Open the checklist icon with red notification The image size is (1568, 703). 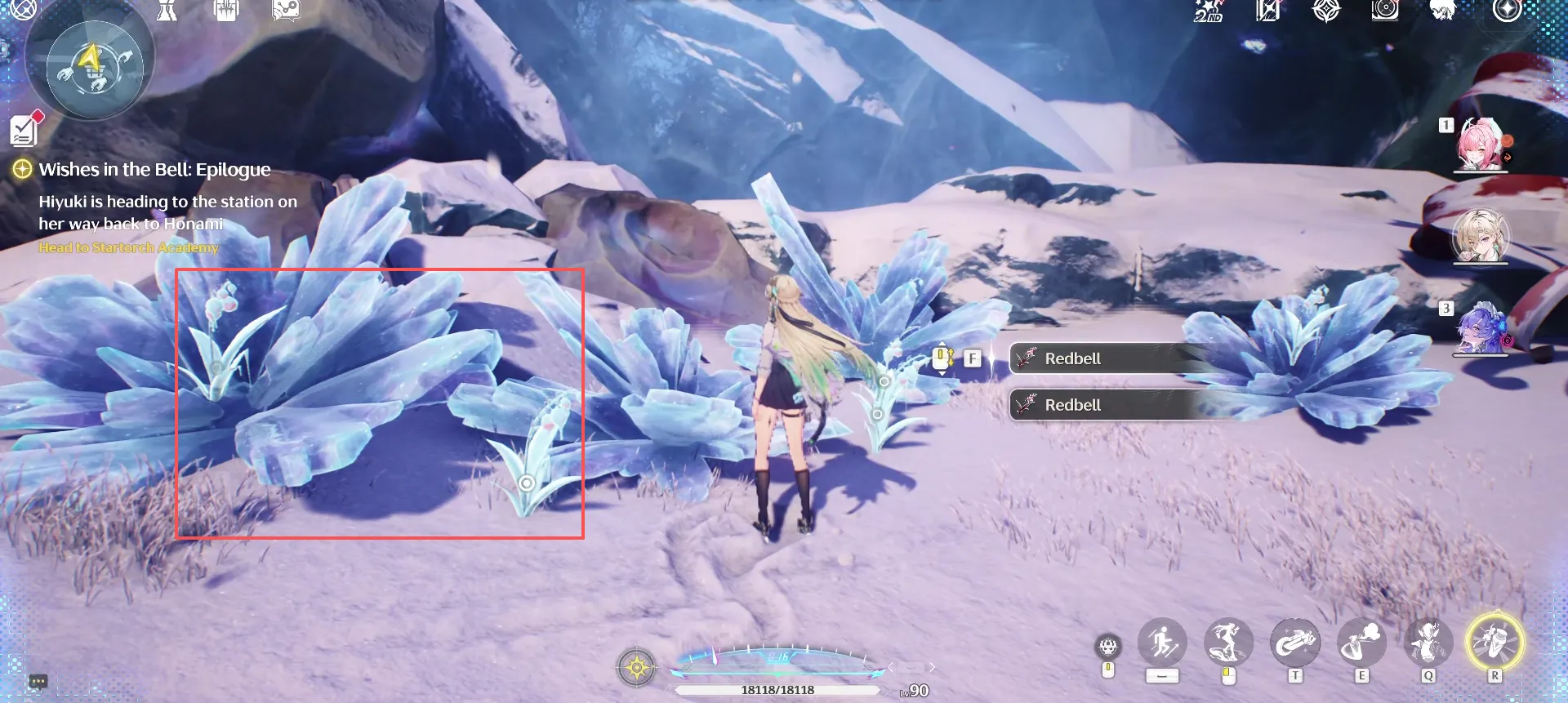coord(24,129)
